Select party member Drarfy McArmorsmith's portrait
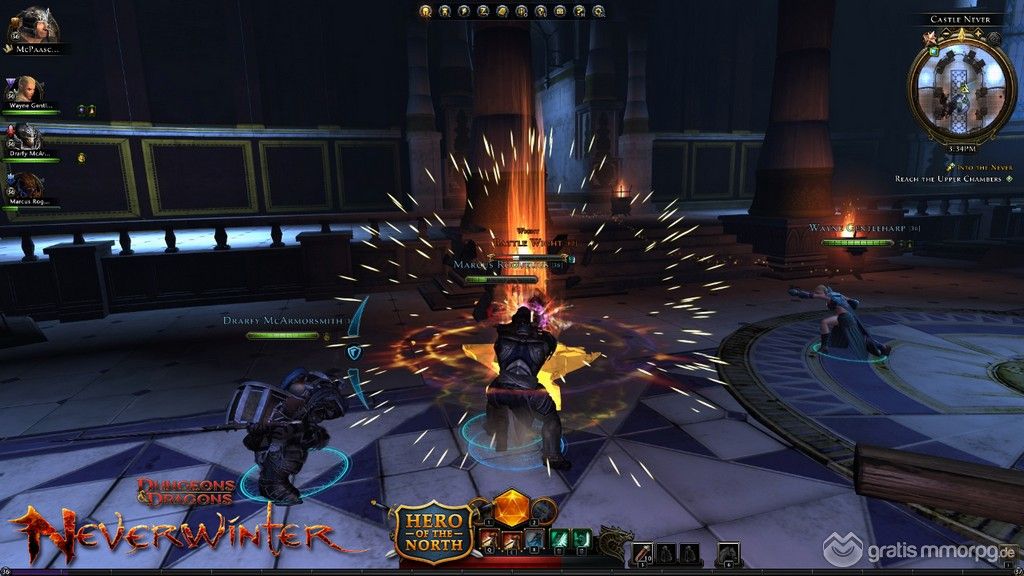Viewport: 1024px width, 576px height. point(24,137)
